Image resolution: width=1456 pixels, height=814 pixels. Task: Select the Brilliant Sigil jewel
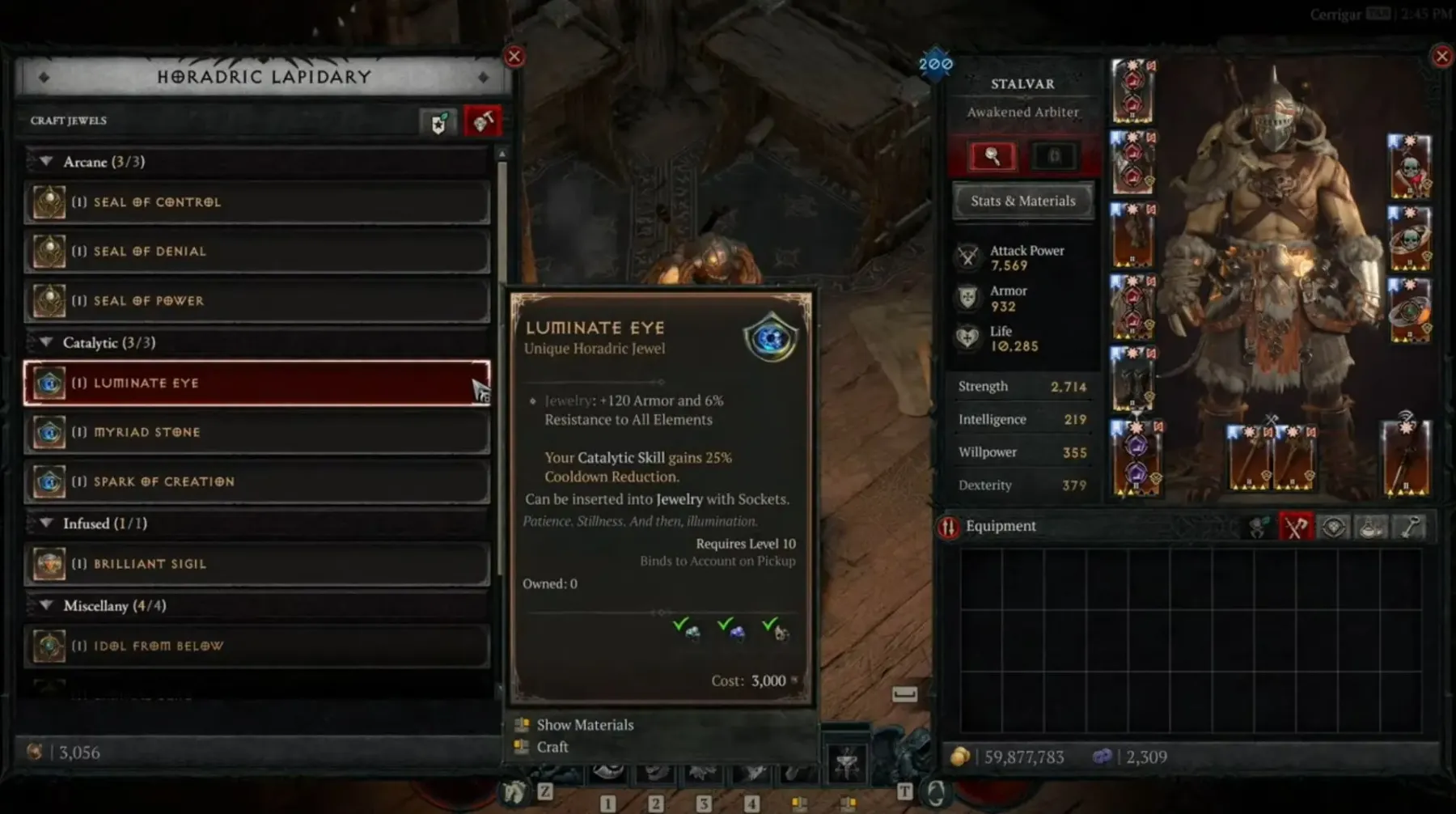(x=257, y=564)
